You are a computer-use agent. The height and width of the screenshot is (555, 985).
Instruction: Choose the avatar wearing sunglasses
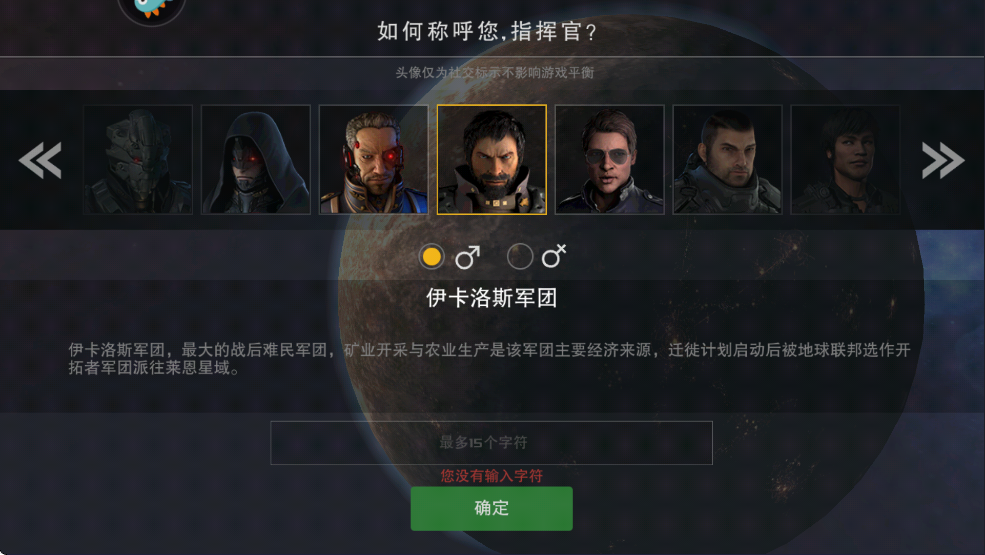610,160
